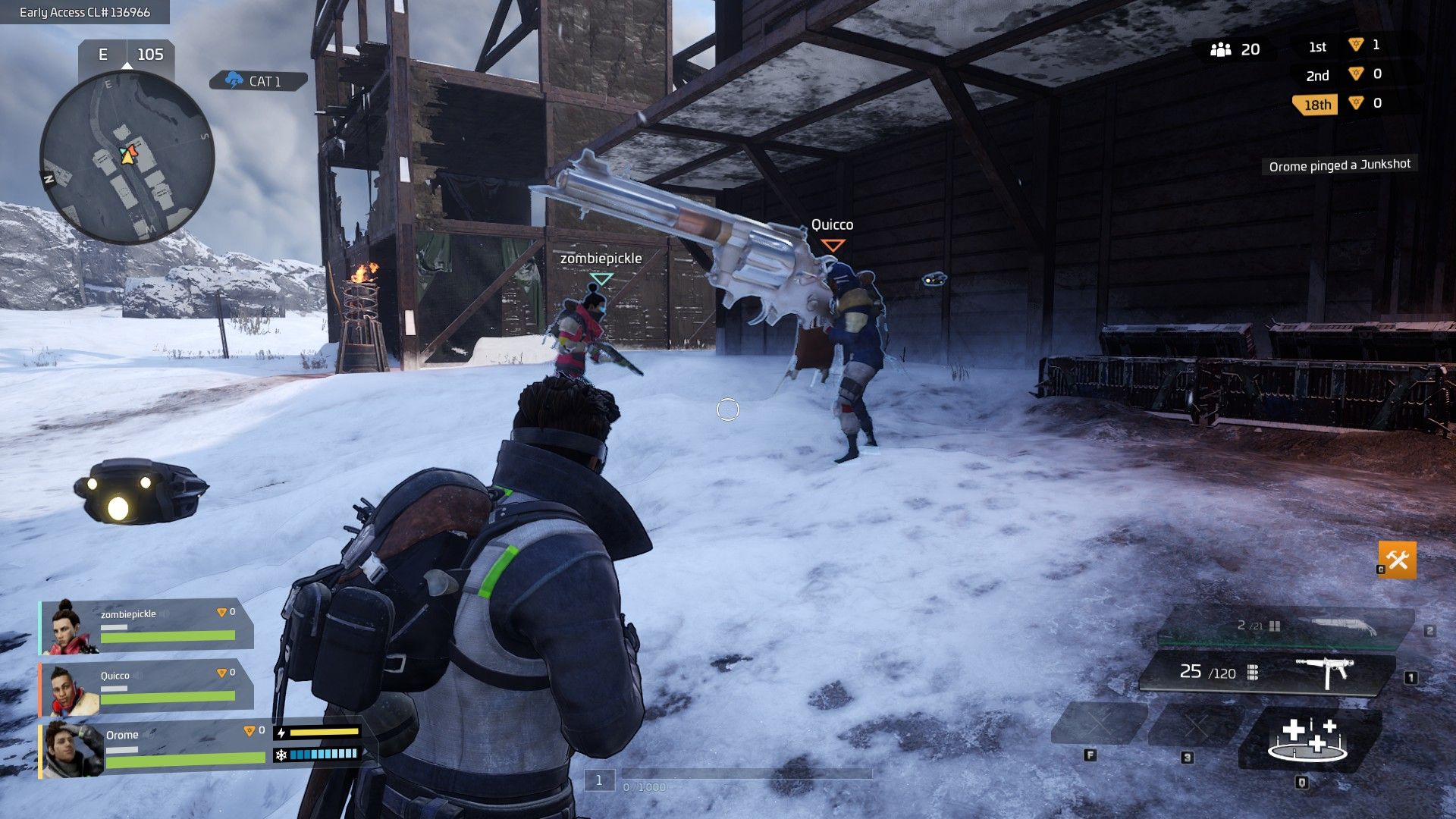Select the 18th place team ranking
Image resolution: width=1456 pixels, height=819 pixels.
click(x=1316, y=105)
